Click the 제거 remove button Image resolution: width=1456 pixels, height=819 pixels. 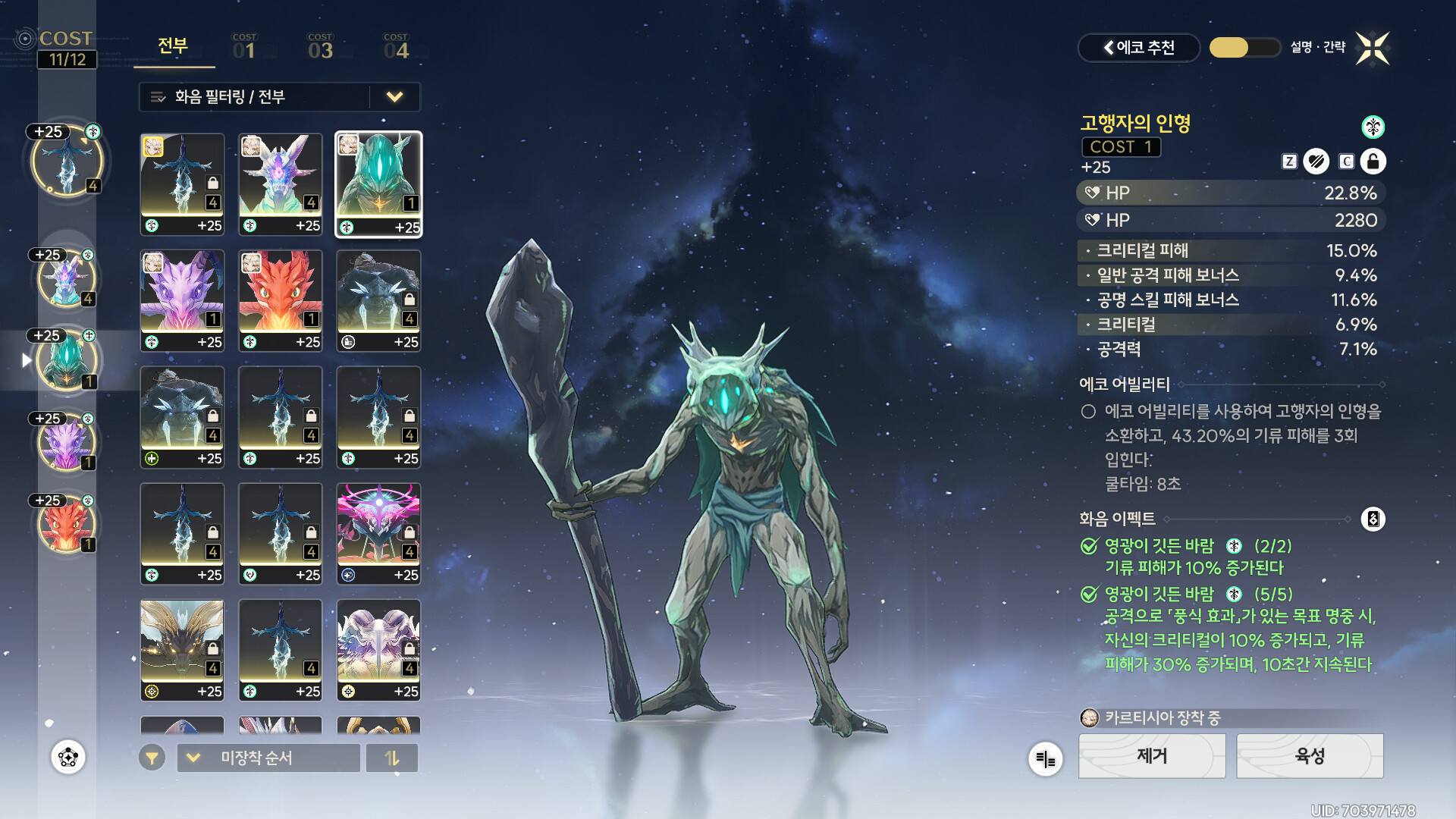(1152, 756)
